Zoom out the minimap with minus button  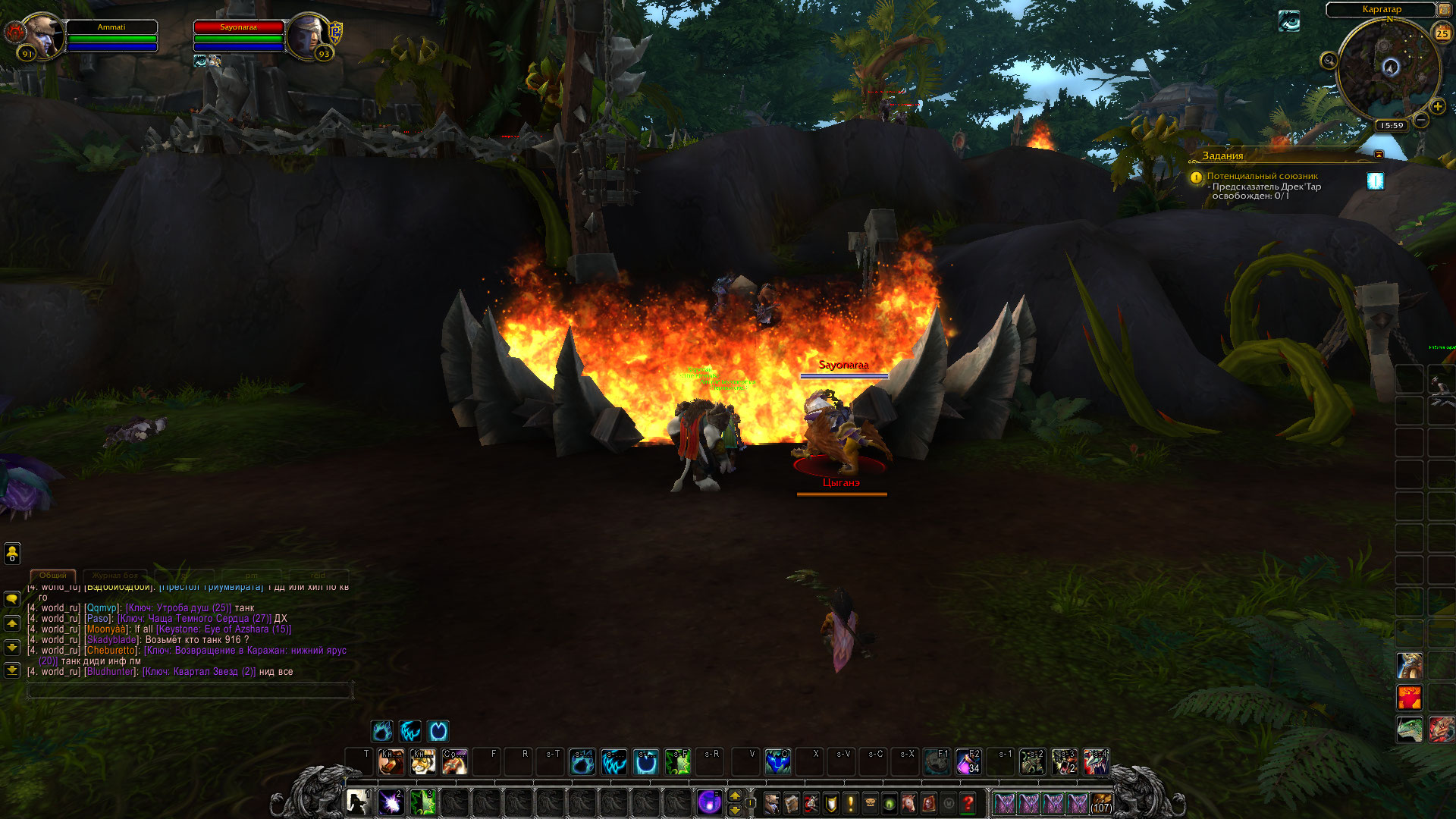(x=1421, y=121)
